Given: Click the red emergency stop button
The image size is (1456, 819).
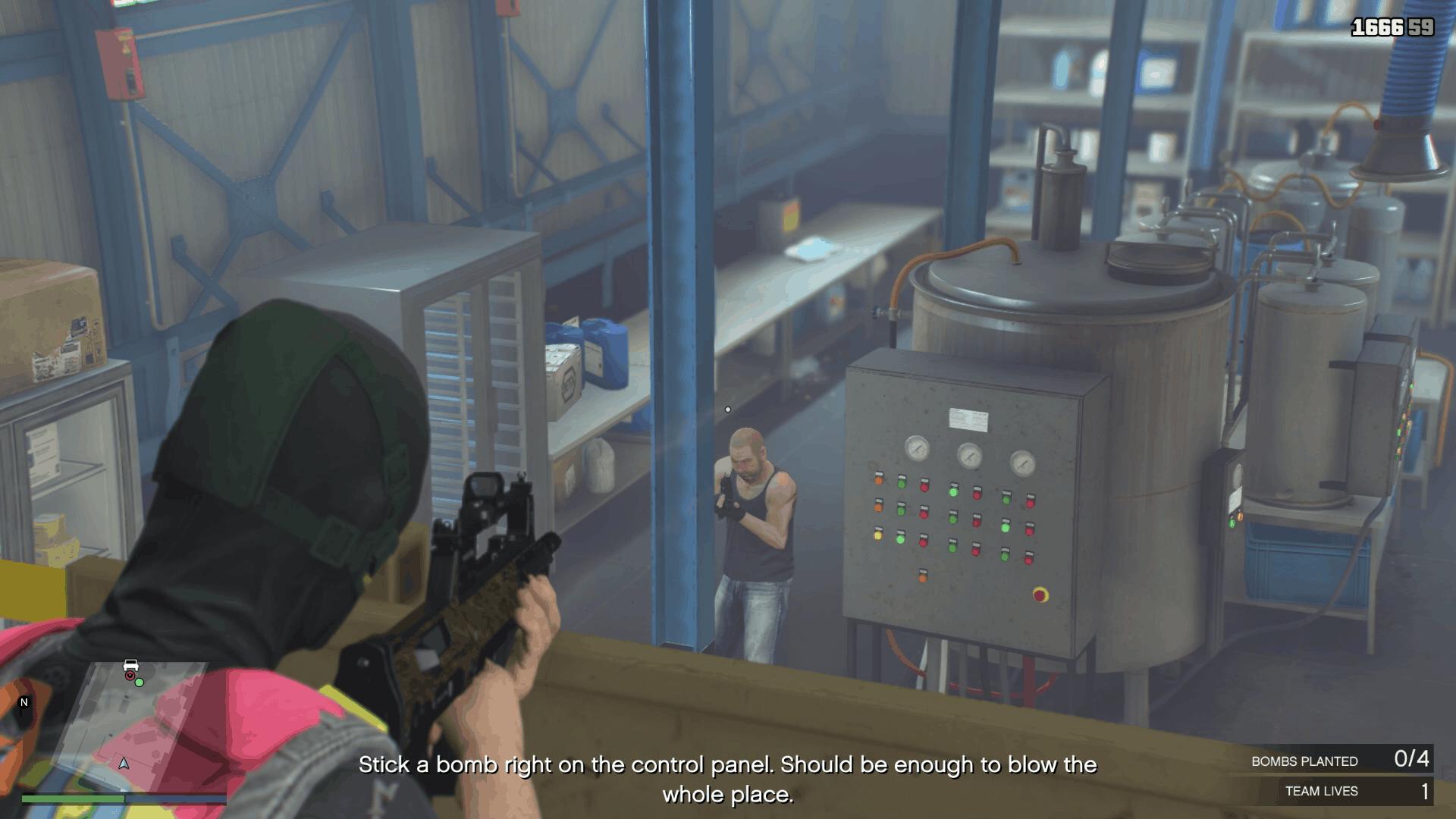Looking at the screenshot, I should coord(1040,594).
